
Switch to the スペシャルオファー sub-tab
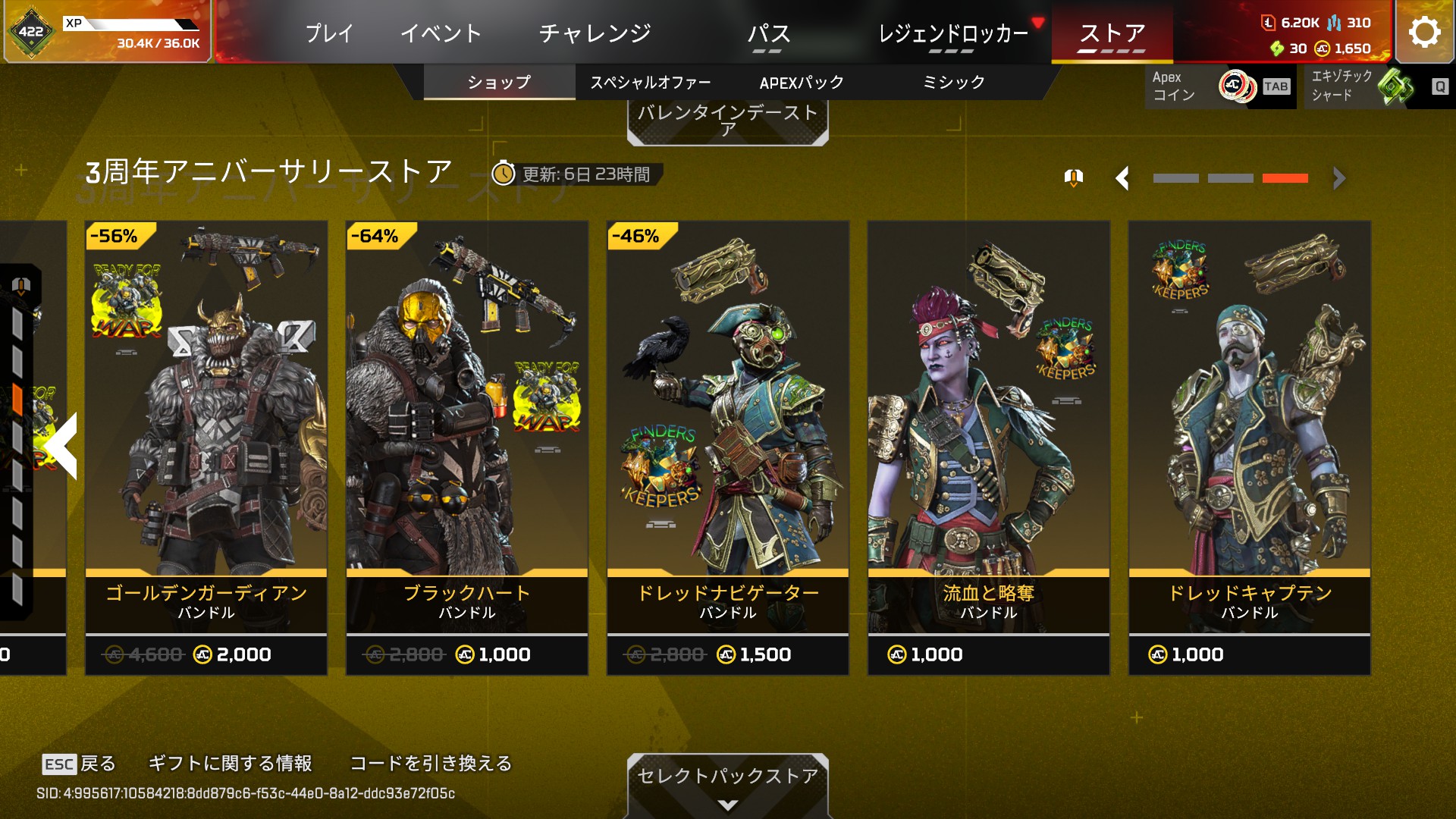click(x=651, y=82)
